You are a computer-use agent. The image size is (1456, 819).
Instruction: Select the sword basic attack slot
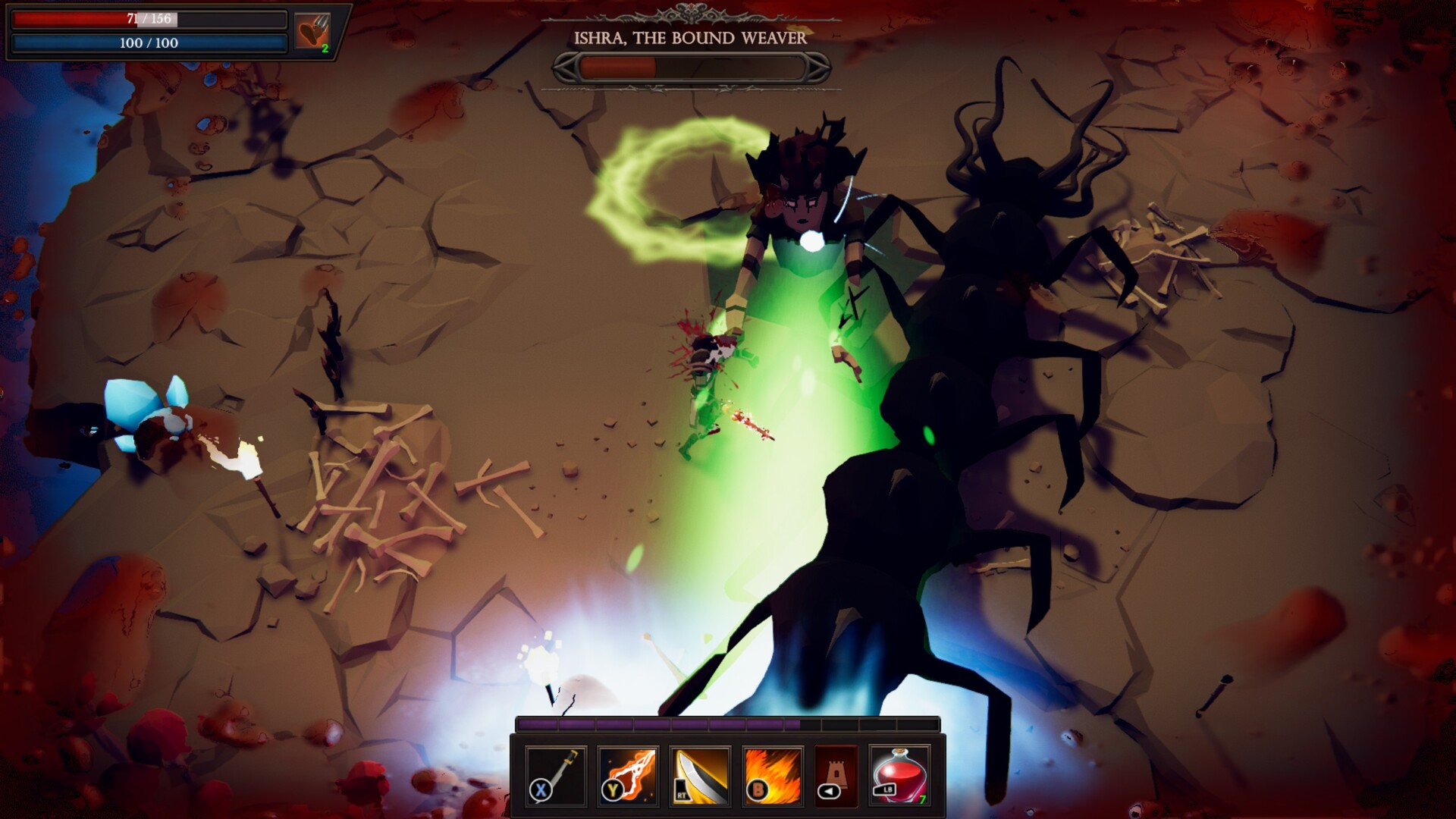pos(556,775)
